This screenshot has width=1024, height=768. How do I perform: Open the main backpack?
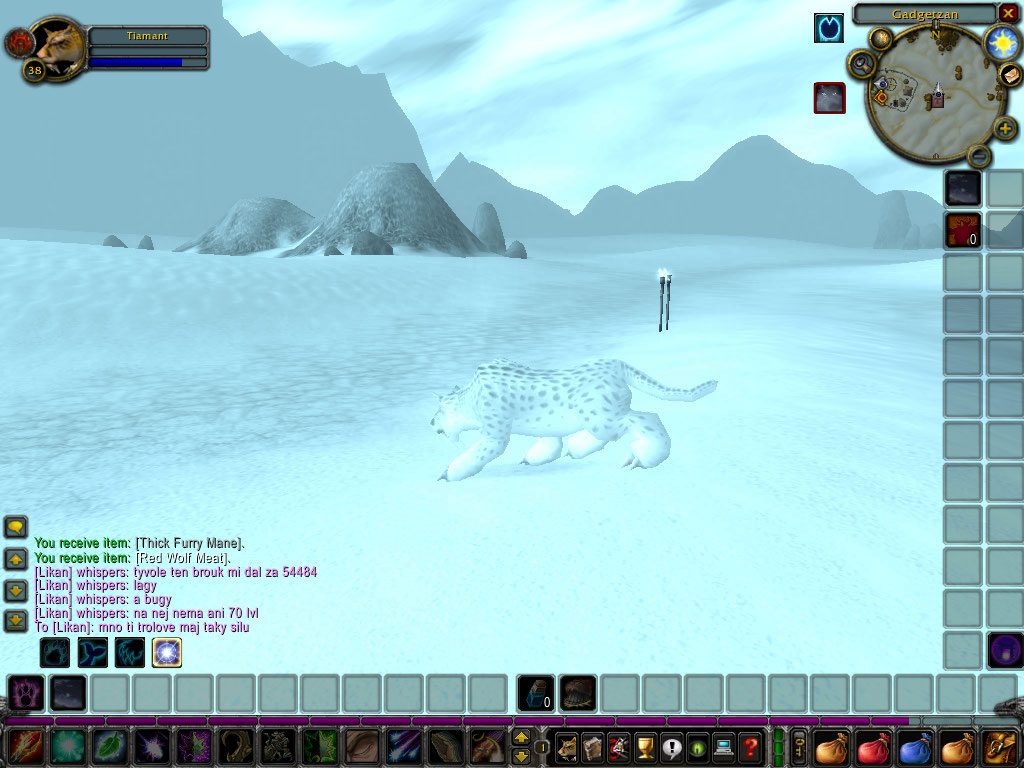click(999, 747)
